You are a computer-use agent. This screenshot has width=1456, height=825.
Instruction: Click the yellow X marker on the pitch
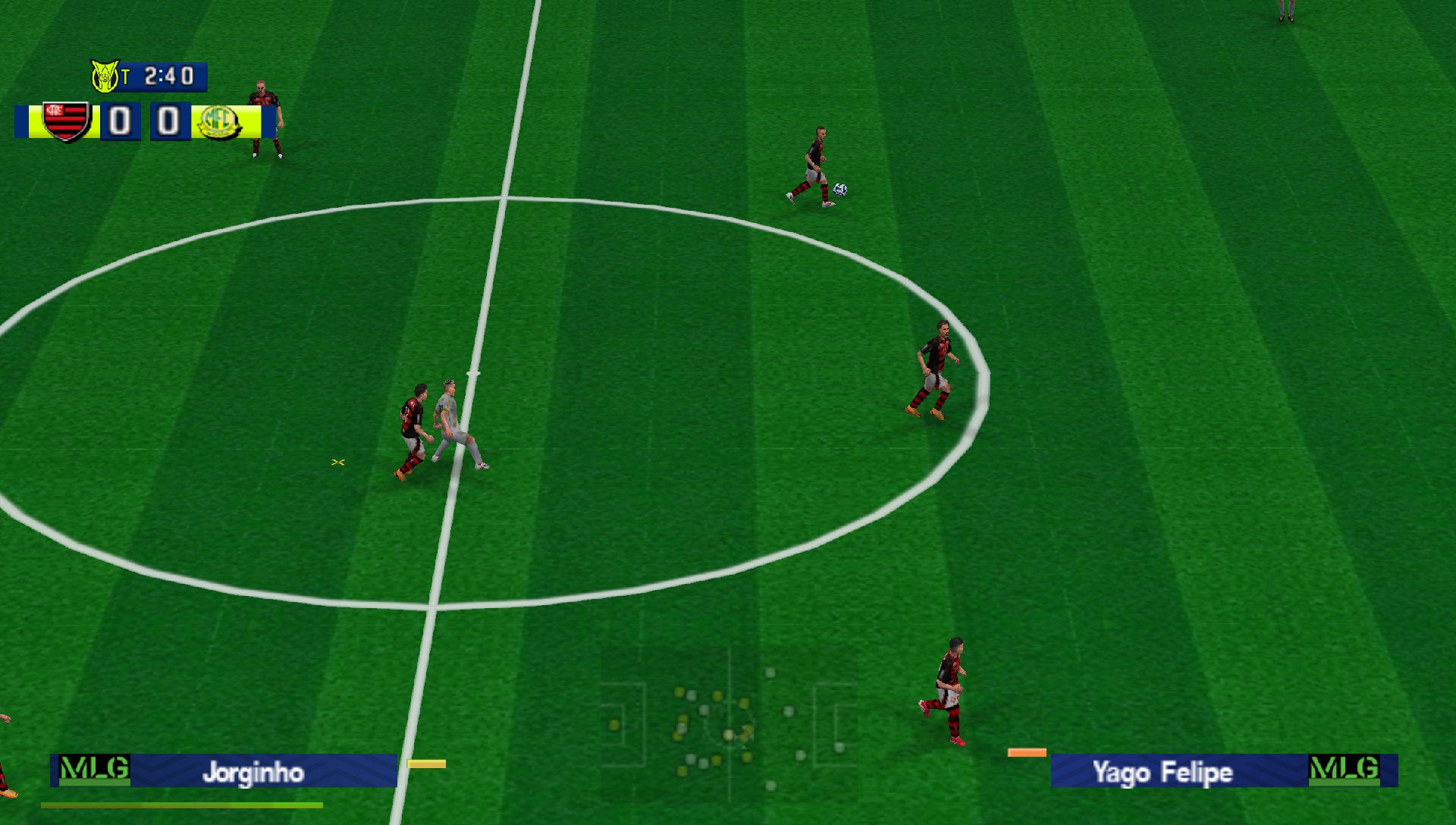[339, 460]
